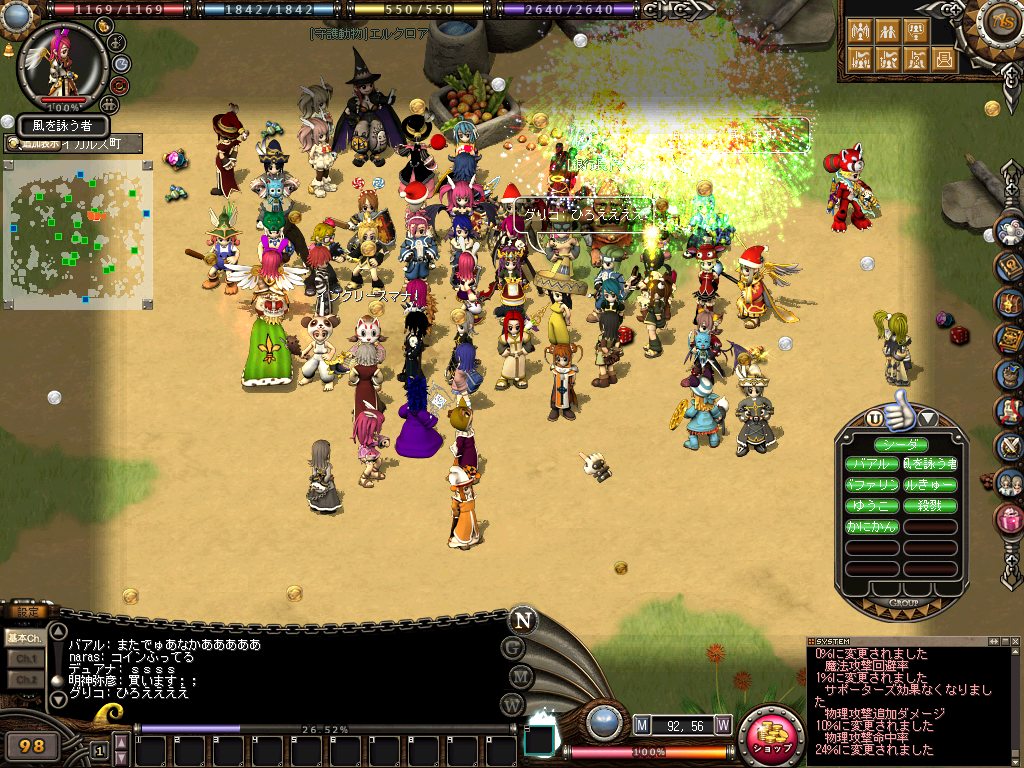1024x768 pixels.
Task: Open the pink gift box menu icon
Action: coord(1010,517)
